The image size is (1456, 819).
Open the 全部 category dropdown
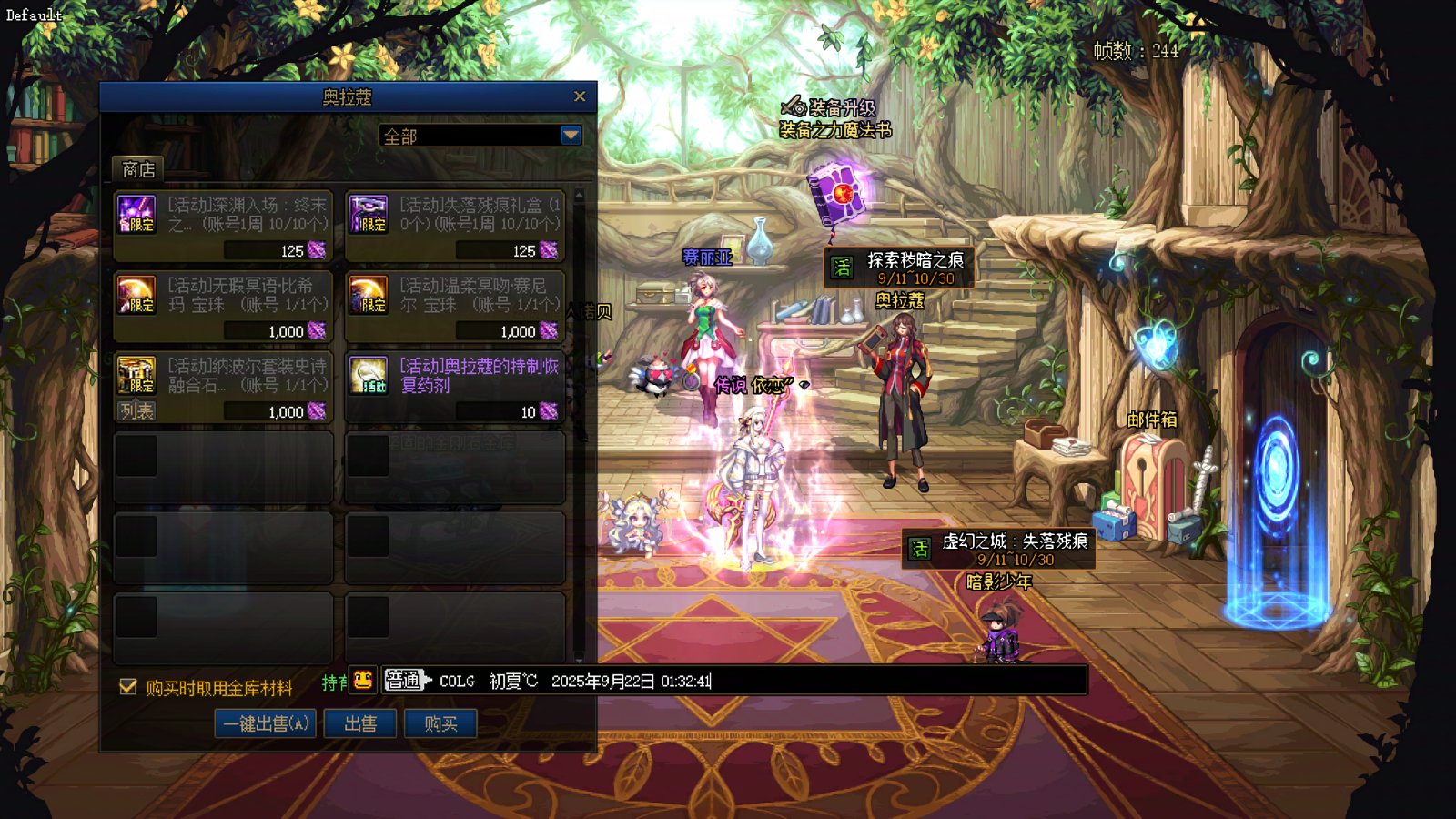click(571, 136)
